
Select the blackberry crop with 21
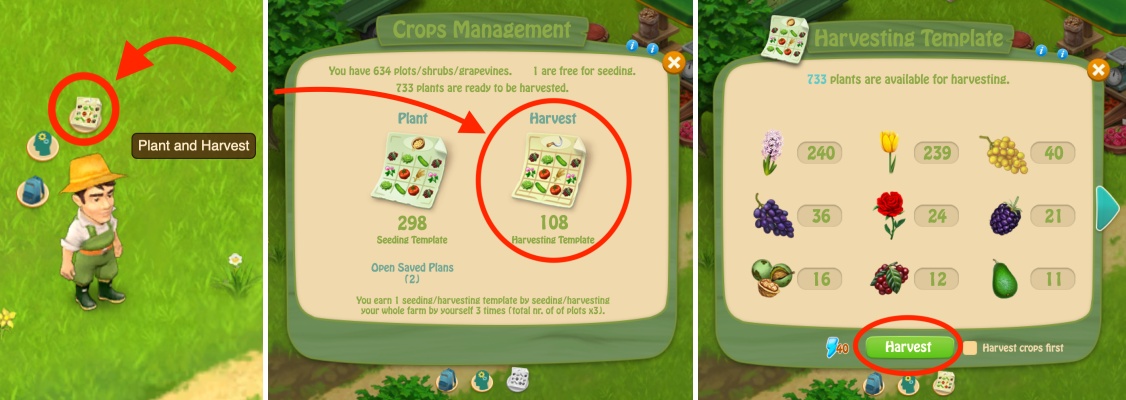tap(1004, 216)
